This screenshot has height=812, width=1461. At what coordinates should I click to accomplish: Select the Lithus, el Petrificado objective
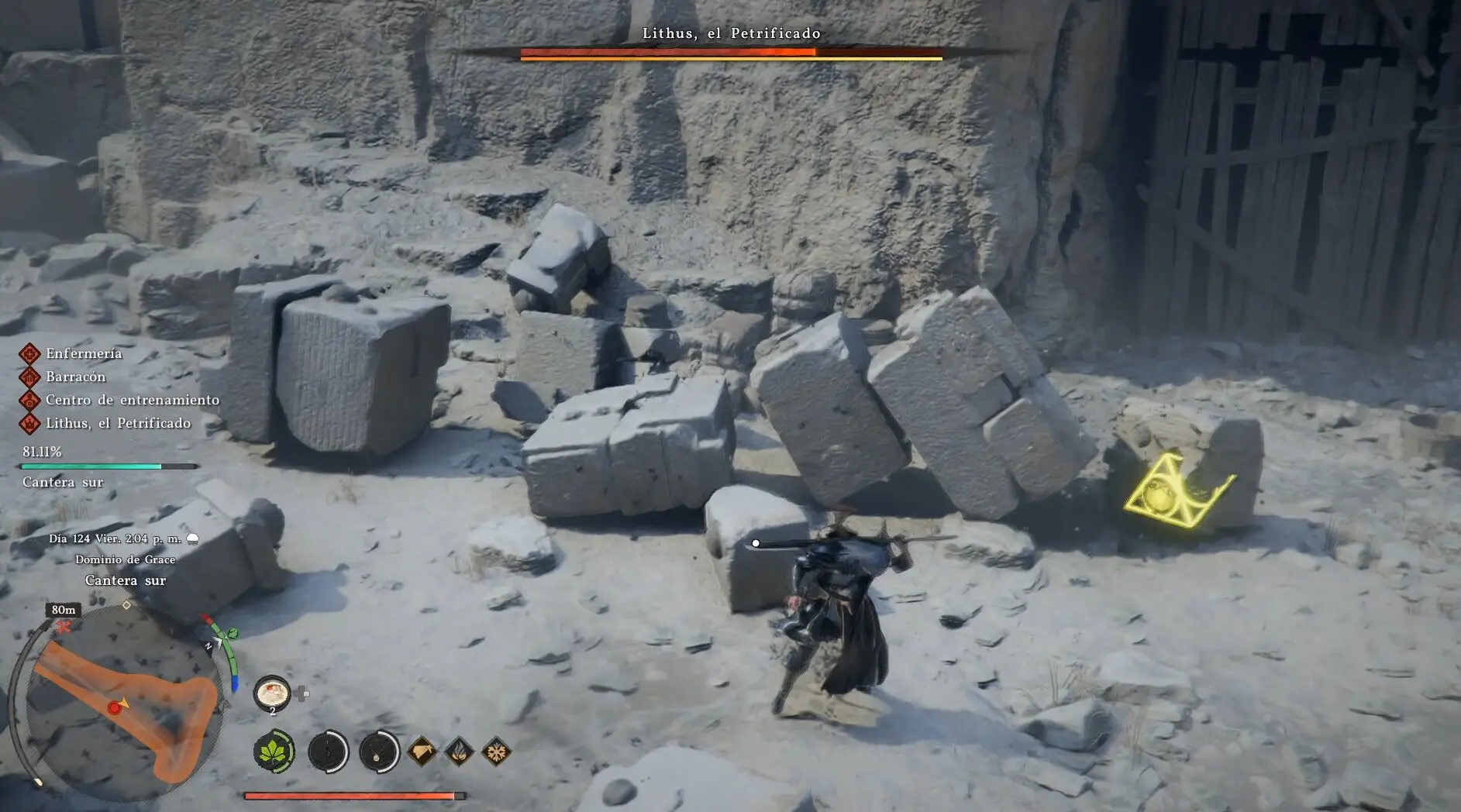coord(118,424)
